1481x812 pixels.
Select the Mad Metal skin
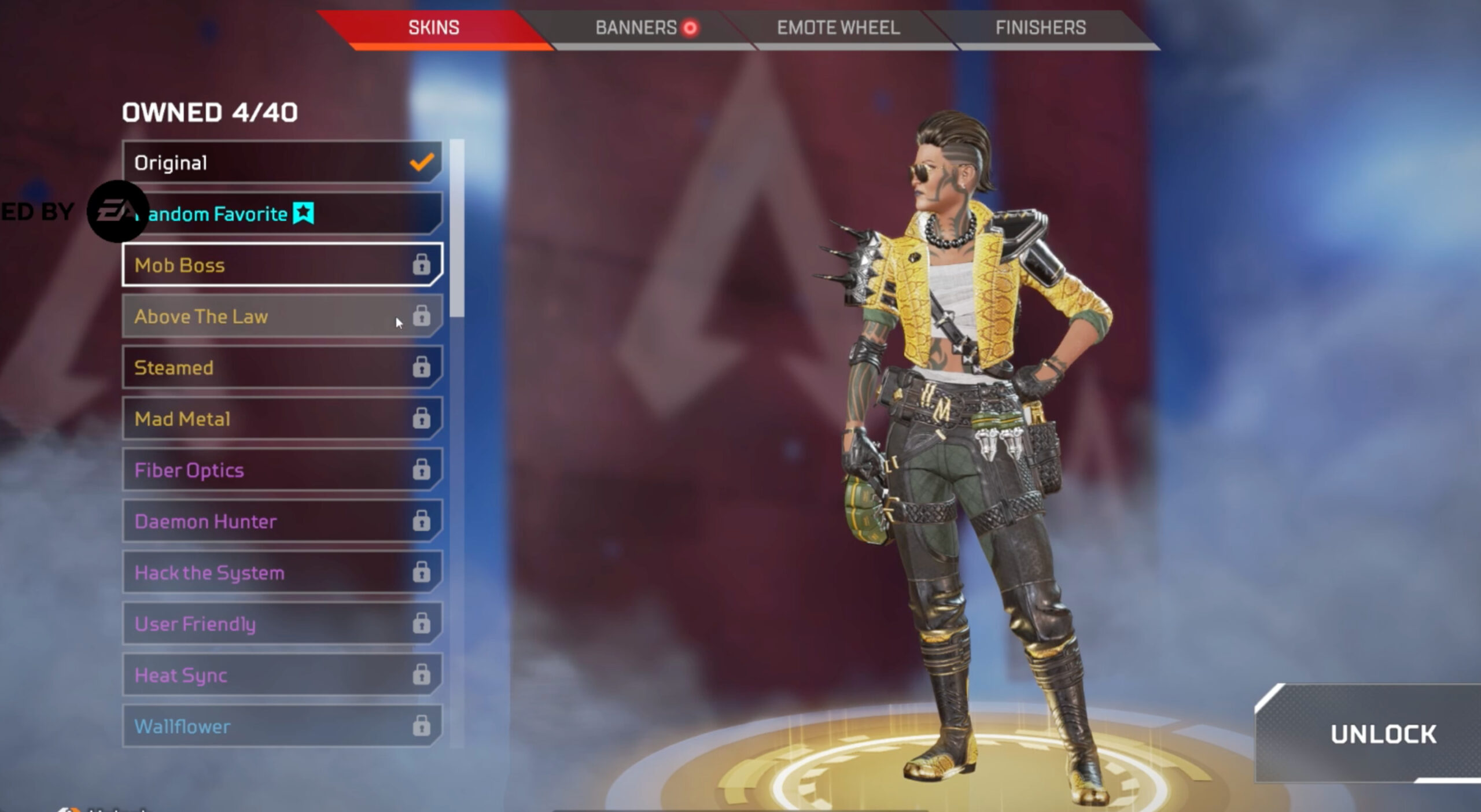[x=282, y=419]
